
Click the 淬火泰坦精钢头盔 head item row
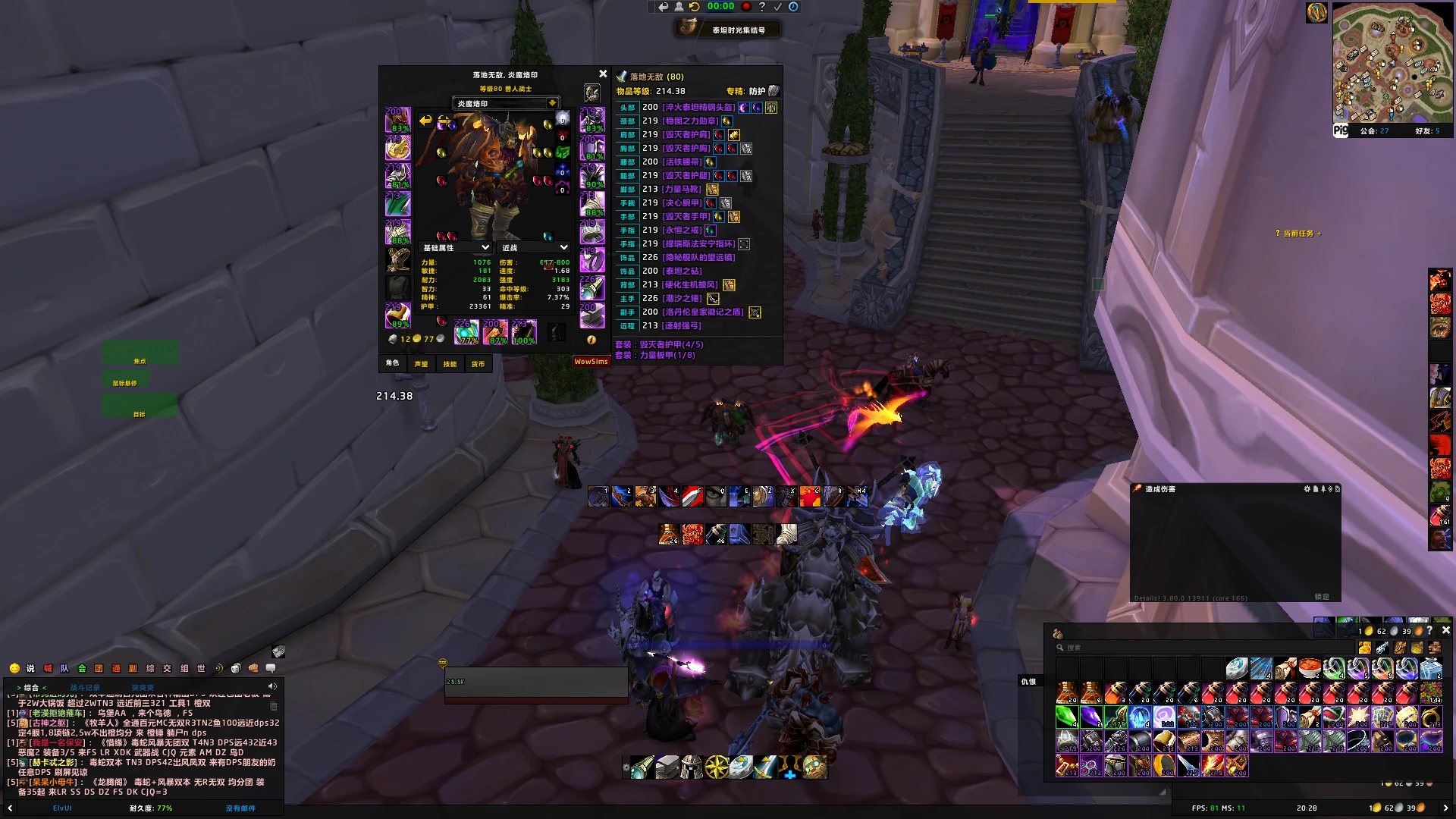(x=698, y=108)
